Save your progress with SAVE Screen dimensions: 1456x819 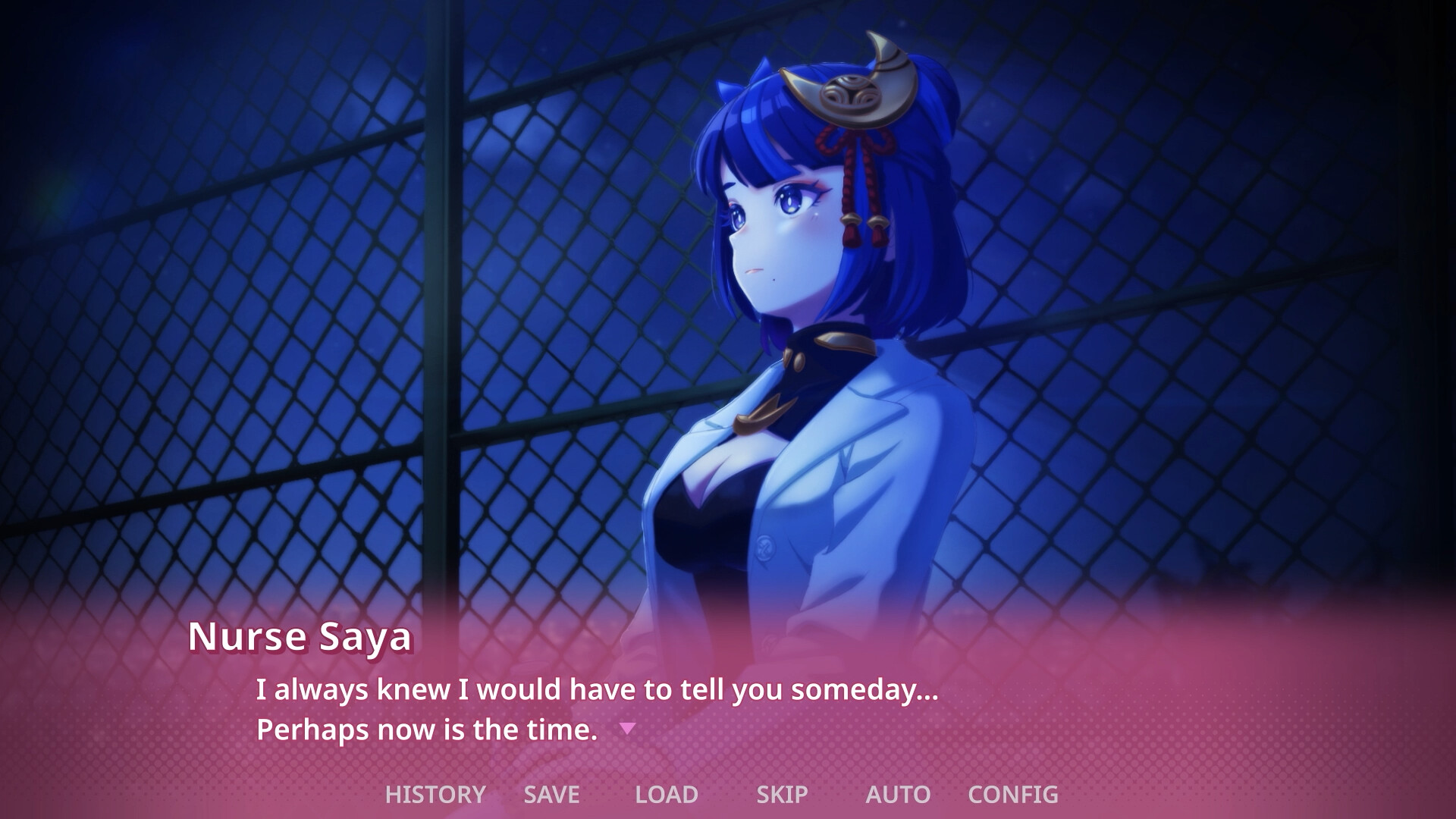549,795
